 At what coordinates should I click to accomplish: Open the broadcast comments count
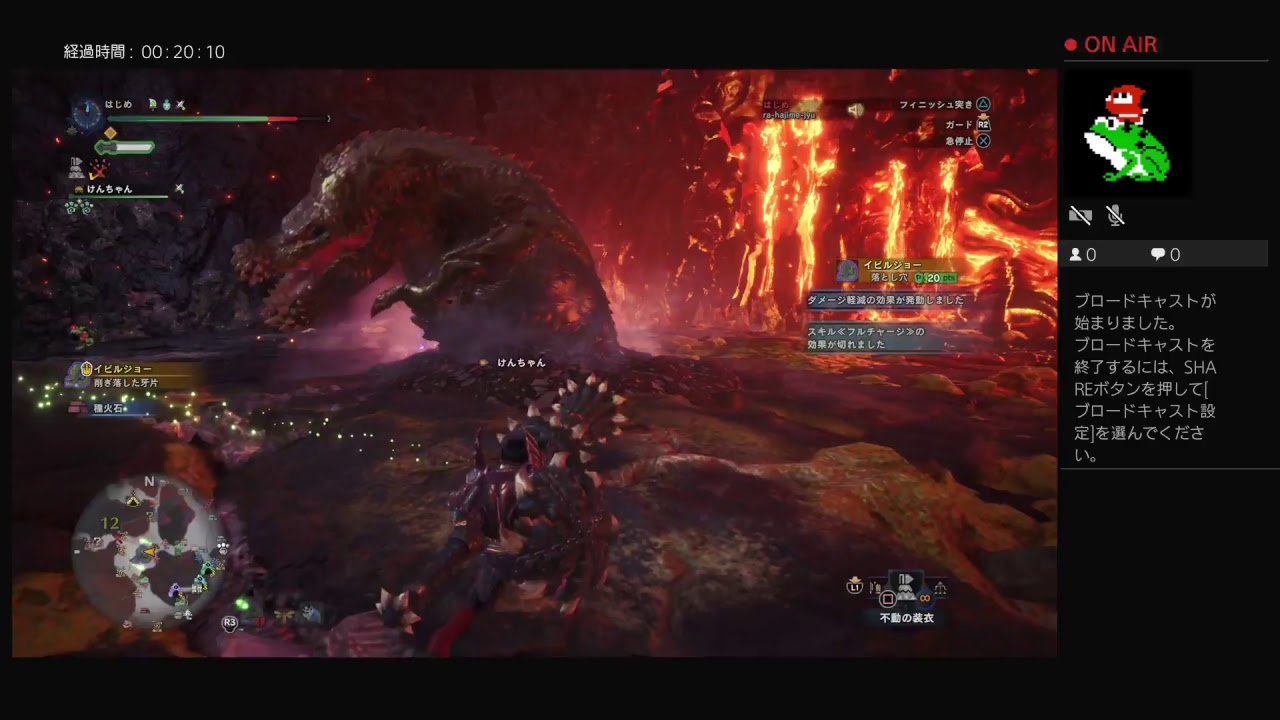pos(1166,255)
